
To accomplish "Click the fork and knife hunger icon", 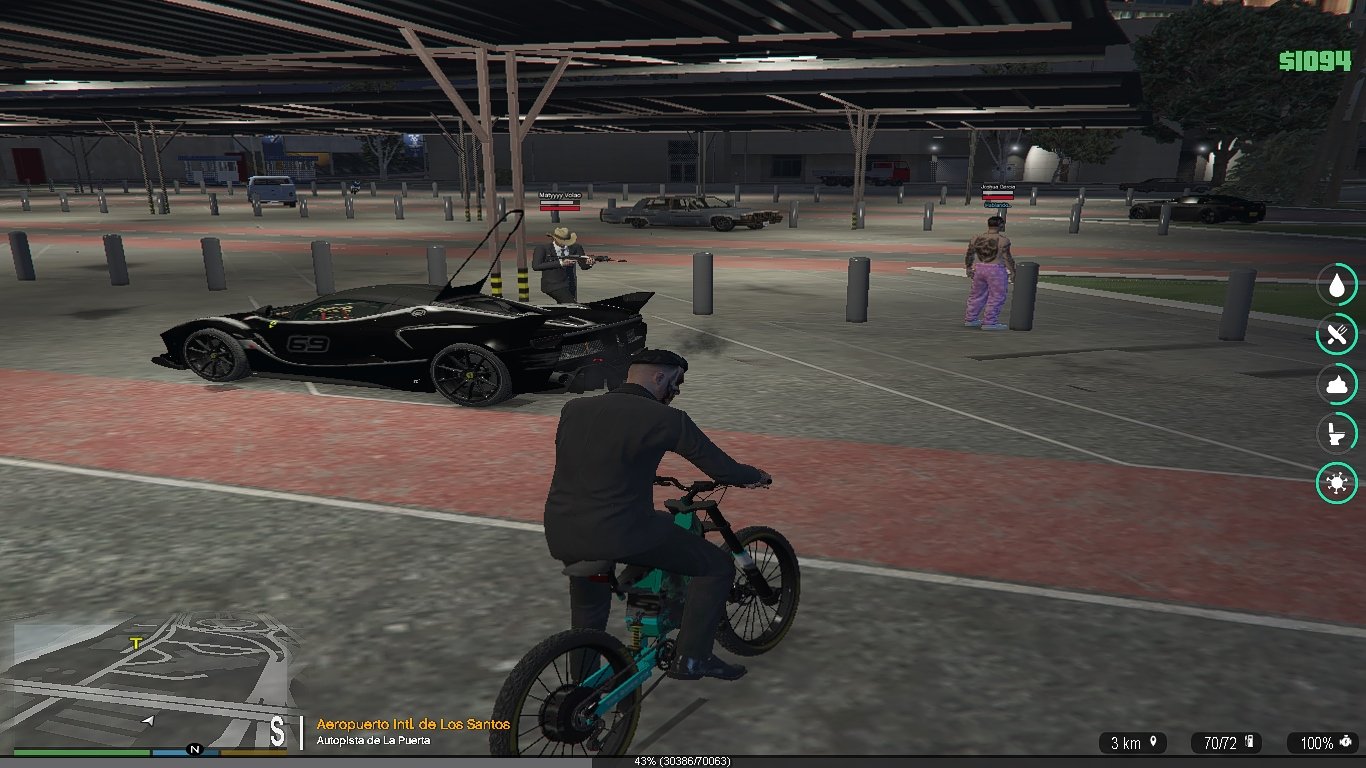I will pos(1336,334).
